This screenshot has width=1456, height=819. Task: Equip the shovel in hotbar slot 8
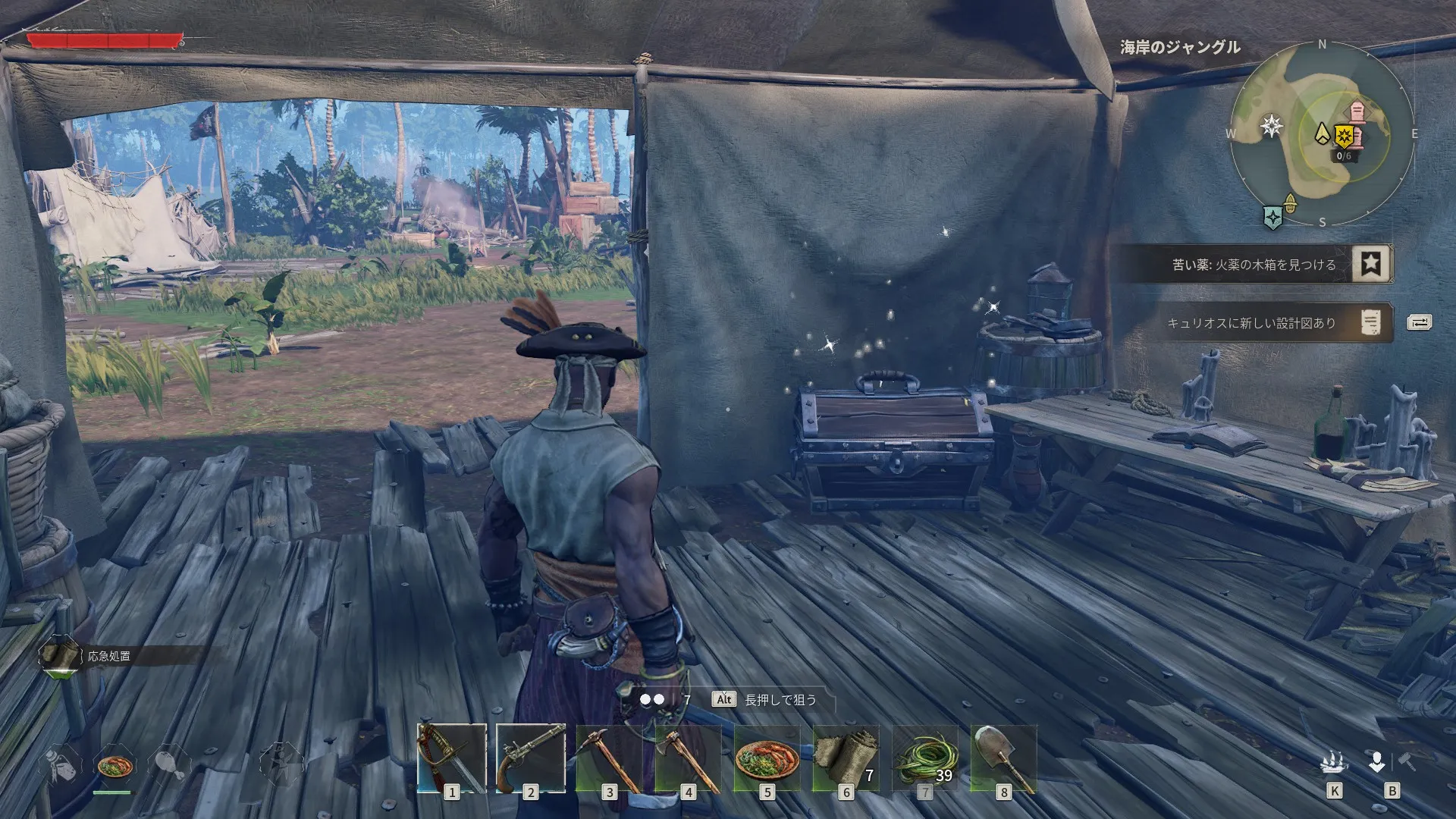coord(1003,758)
